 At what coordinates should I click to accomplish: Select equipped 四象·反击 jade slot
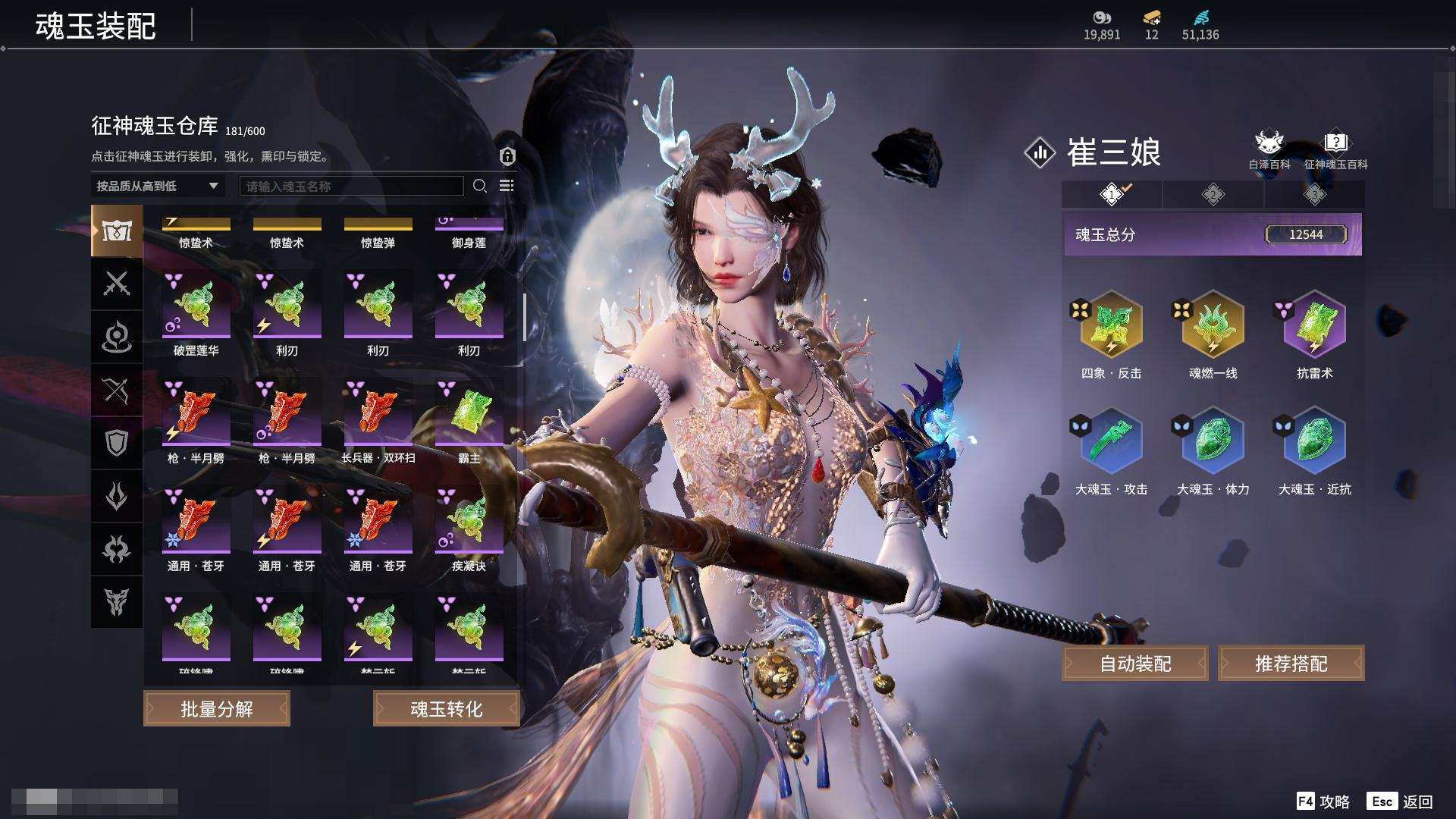point(1111,325)
